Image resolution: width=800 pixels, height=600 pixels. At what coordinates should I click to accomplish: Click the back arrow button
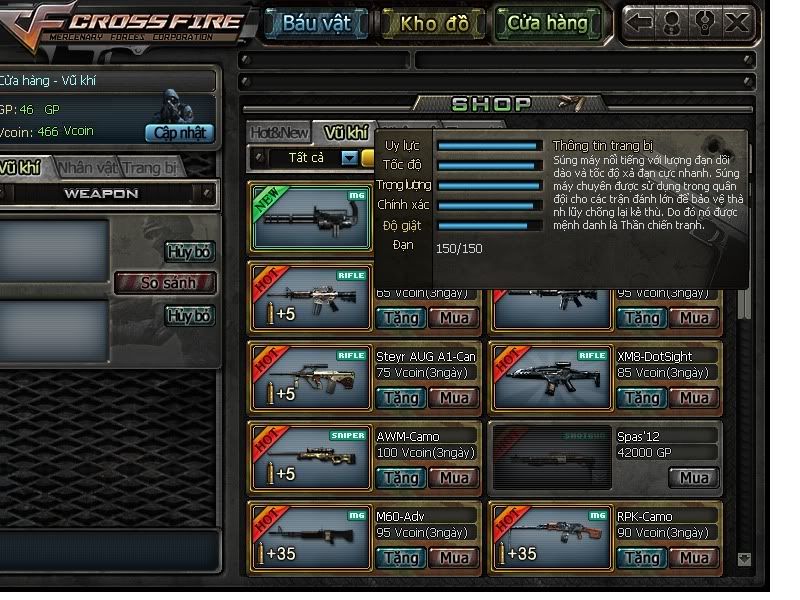point(641,23)
